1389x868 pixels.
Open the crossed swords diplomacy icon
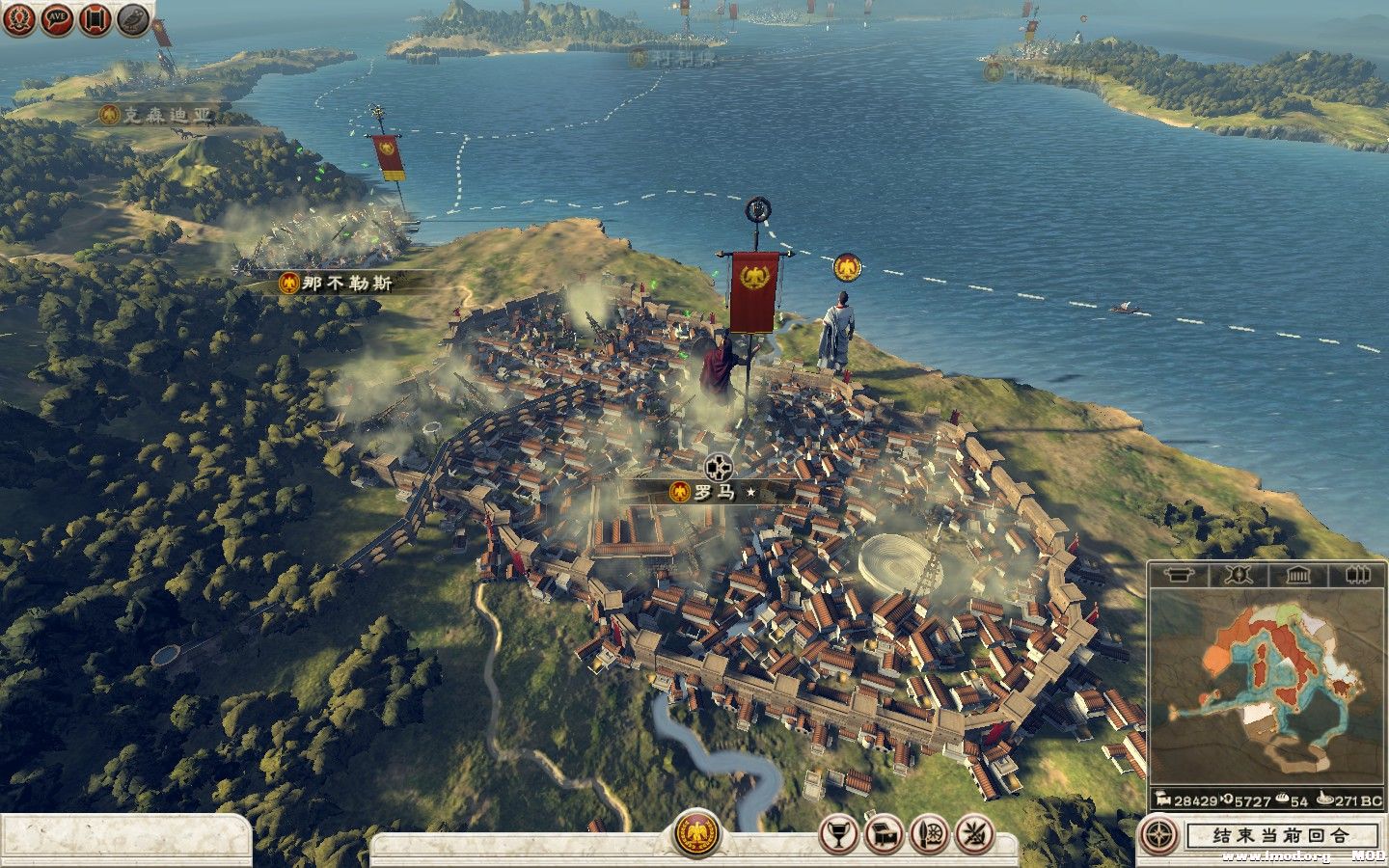(972, 833)
